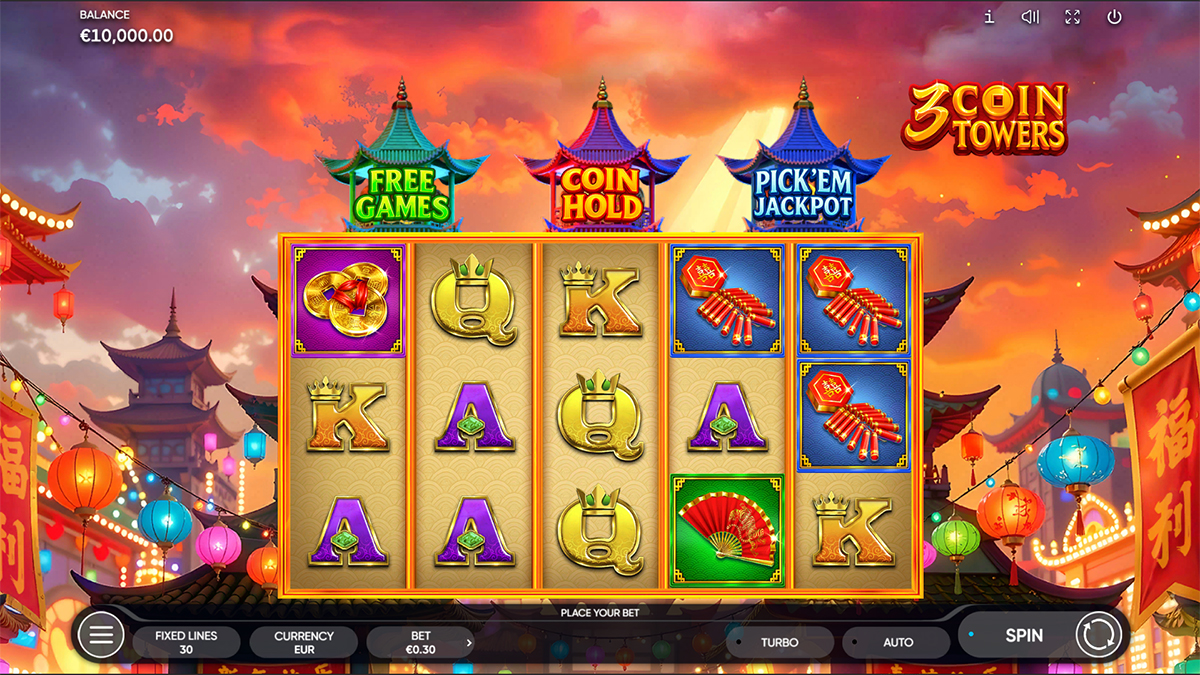Enter fullscreen mode
The height and width of the screenshot is (675, 1200).
pyautogui.click(x=1072, y=17)
